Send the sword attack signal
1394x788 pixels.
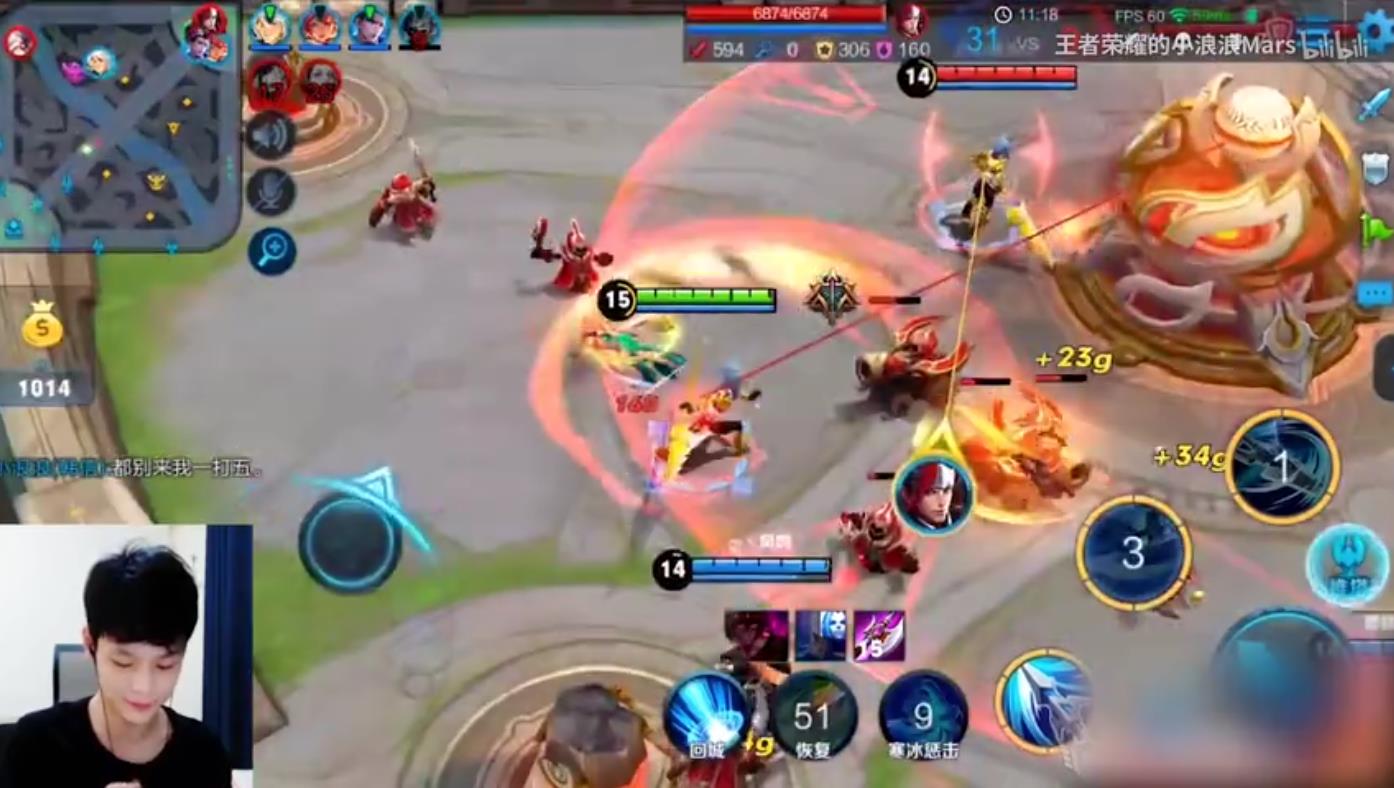point(1376,105)
